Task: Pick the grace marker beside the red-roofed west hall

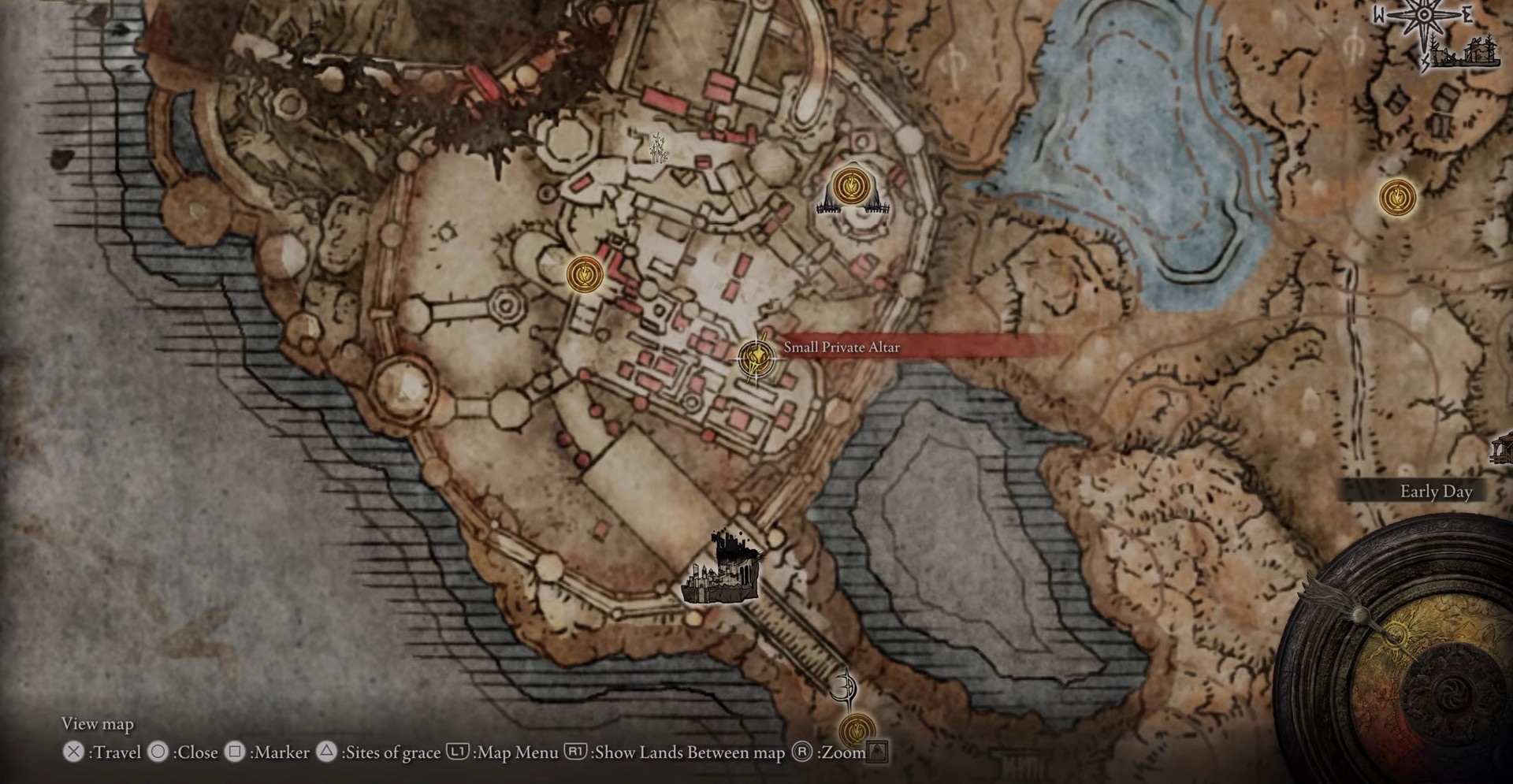Action: coord(585,274)
